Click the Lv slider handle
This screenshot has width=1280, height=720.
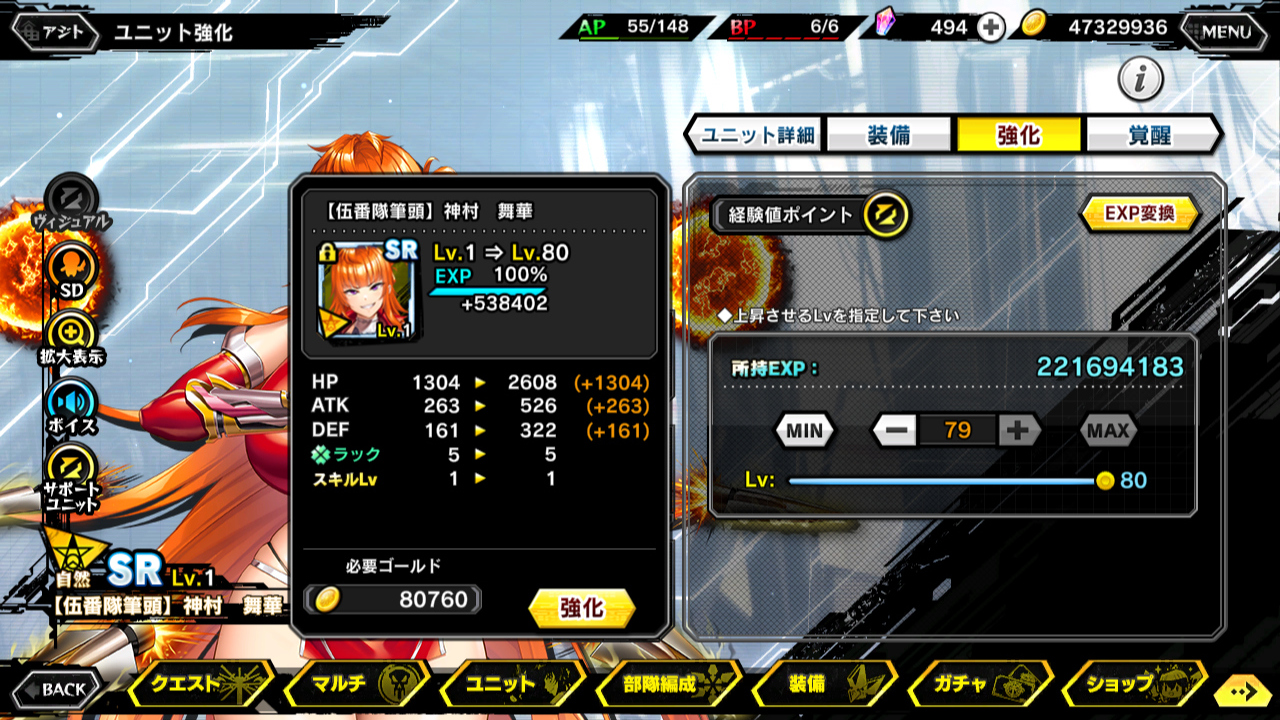(x=1104, y=481)
